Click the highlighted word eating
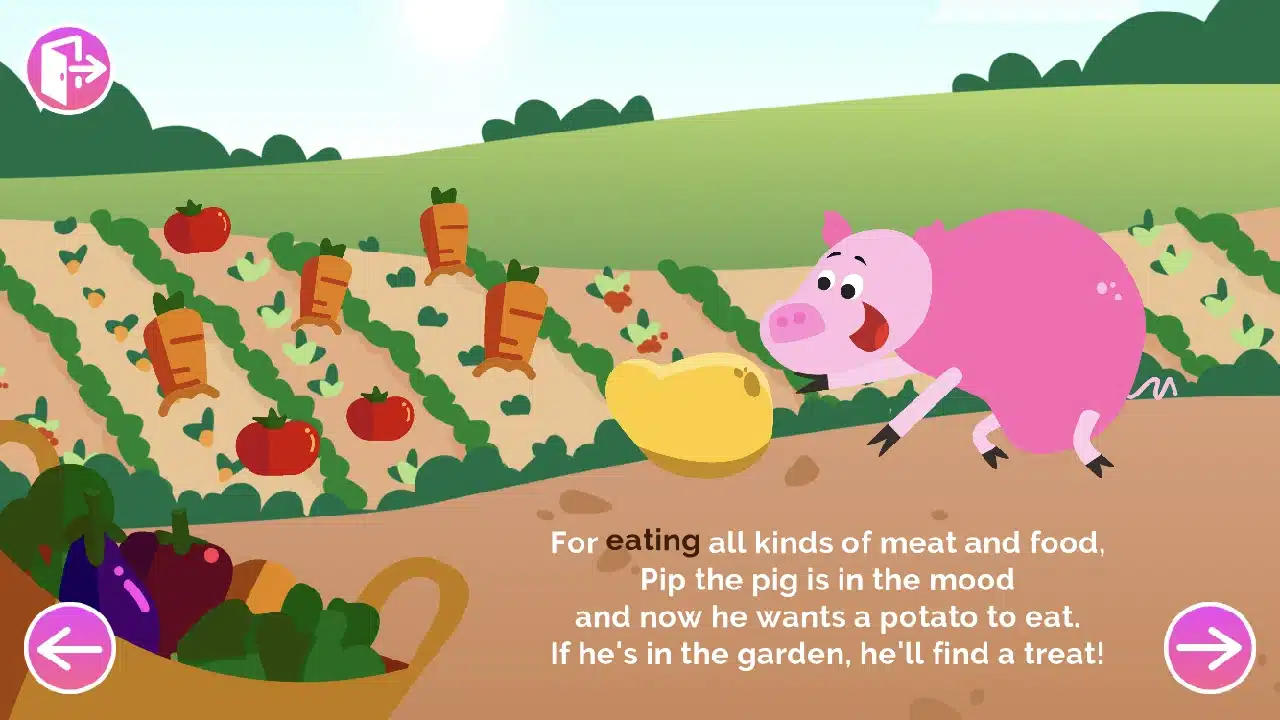 [x=652, y=541]
